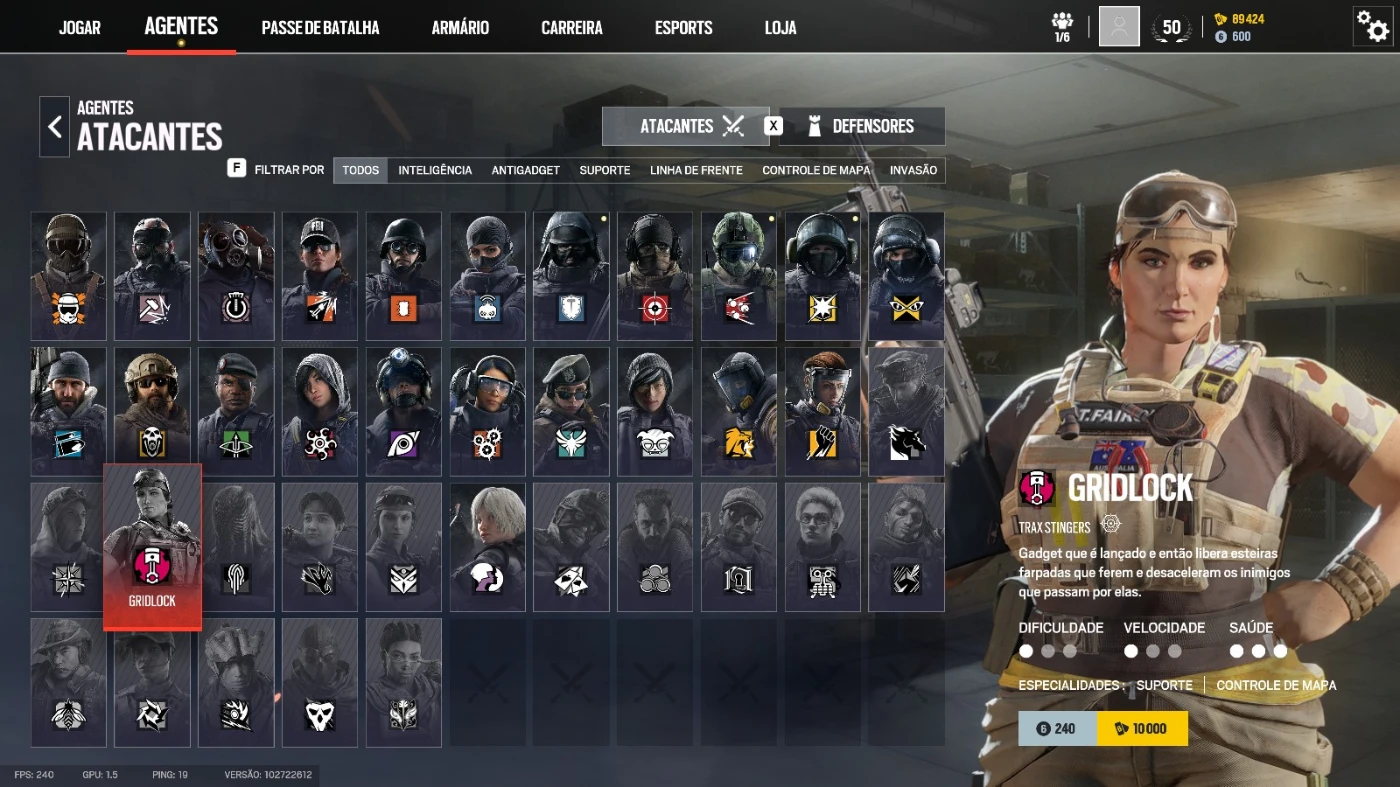Filter operators by Invasão
The height and width of the screenshot is (787, 1400).
click(x=913, y=170)
